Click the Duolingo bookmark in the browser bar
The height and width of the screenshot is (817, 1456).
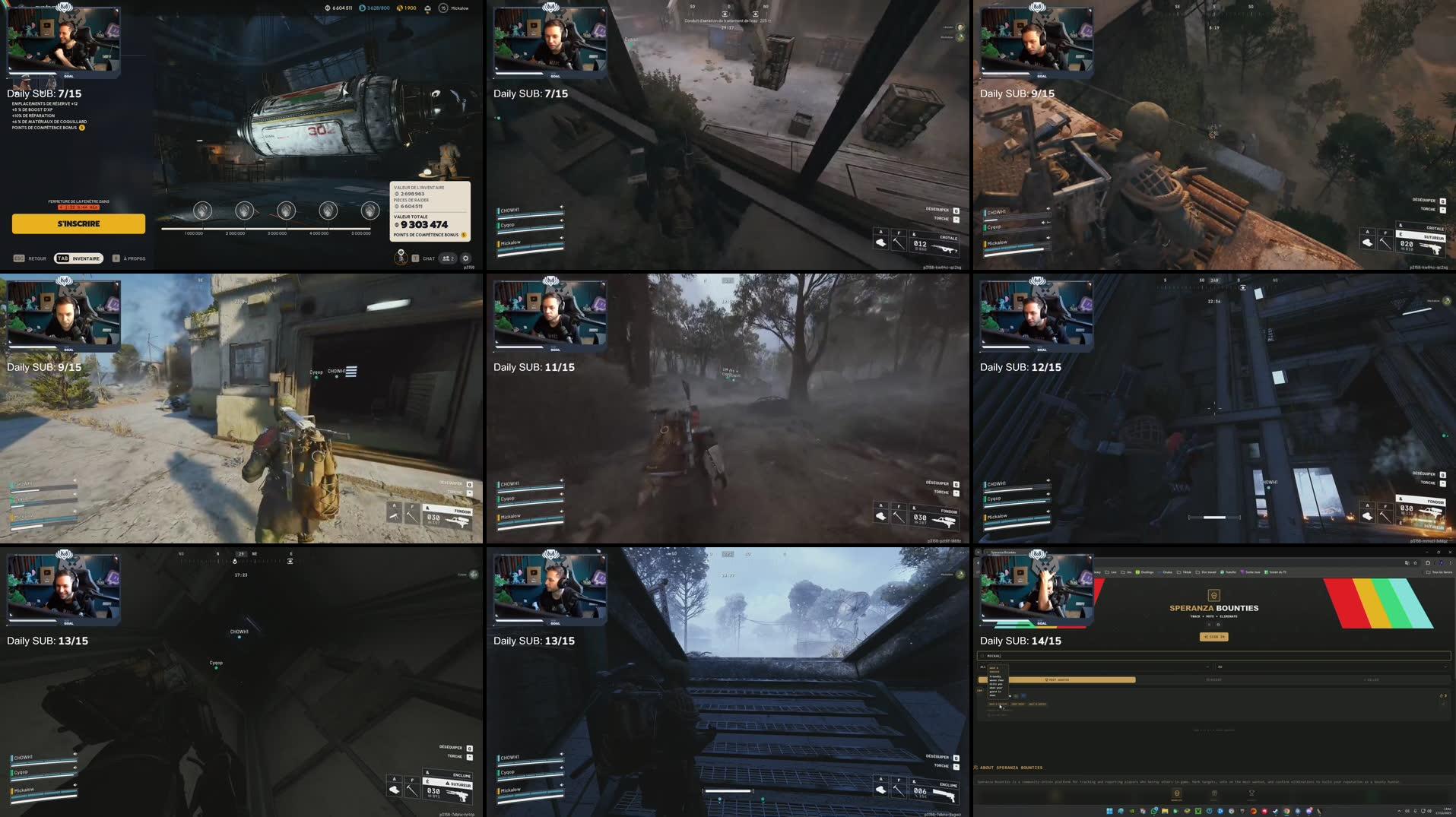[1146, 572]
